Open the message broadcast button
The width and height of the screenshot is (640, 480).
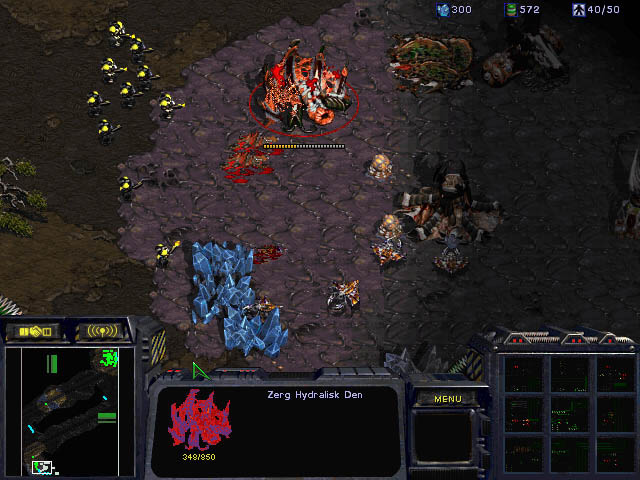tap(102, 331)
